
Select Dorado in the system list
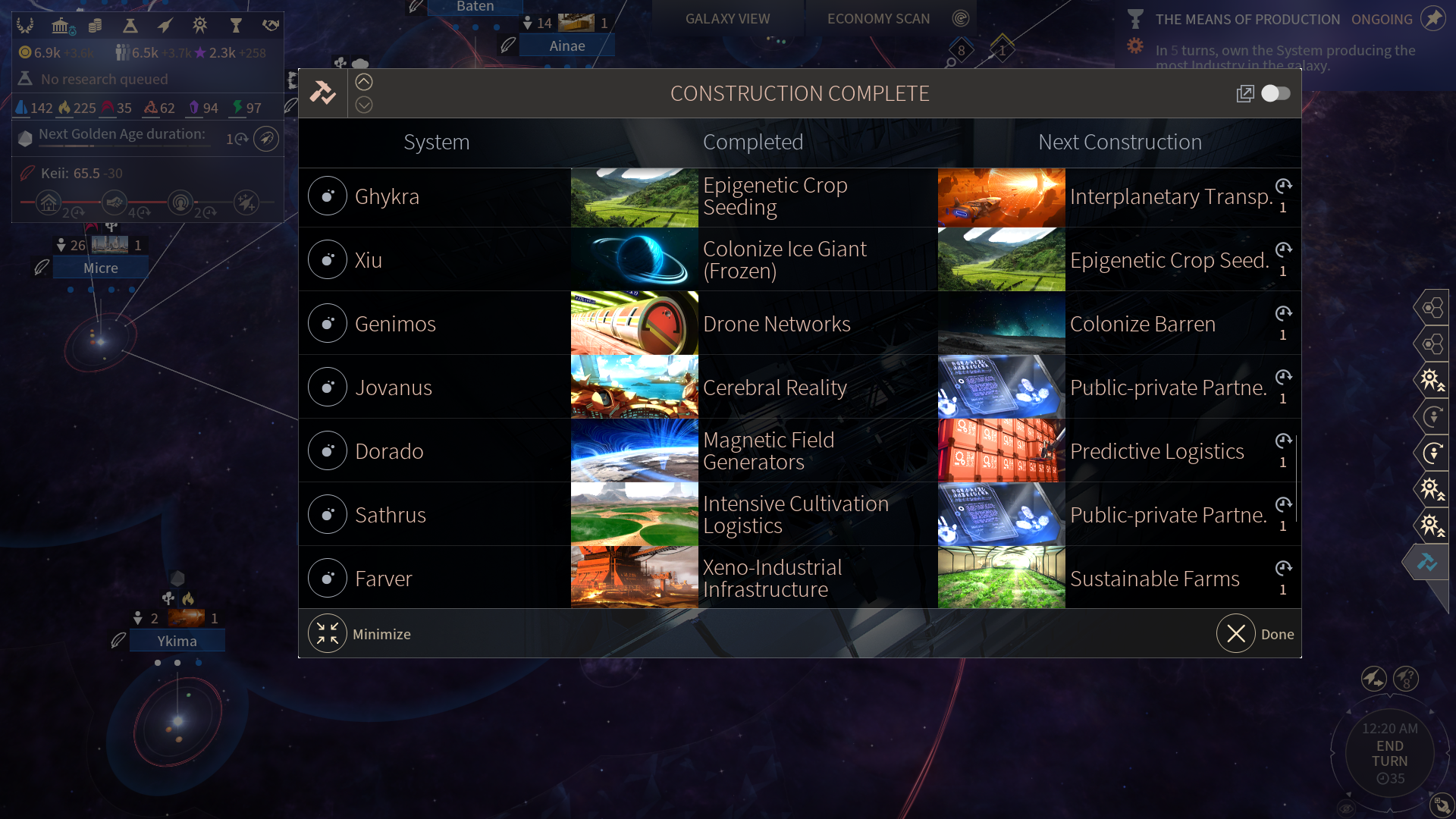click(x=389, y=451)
